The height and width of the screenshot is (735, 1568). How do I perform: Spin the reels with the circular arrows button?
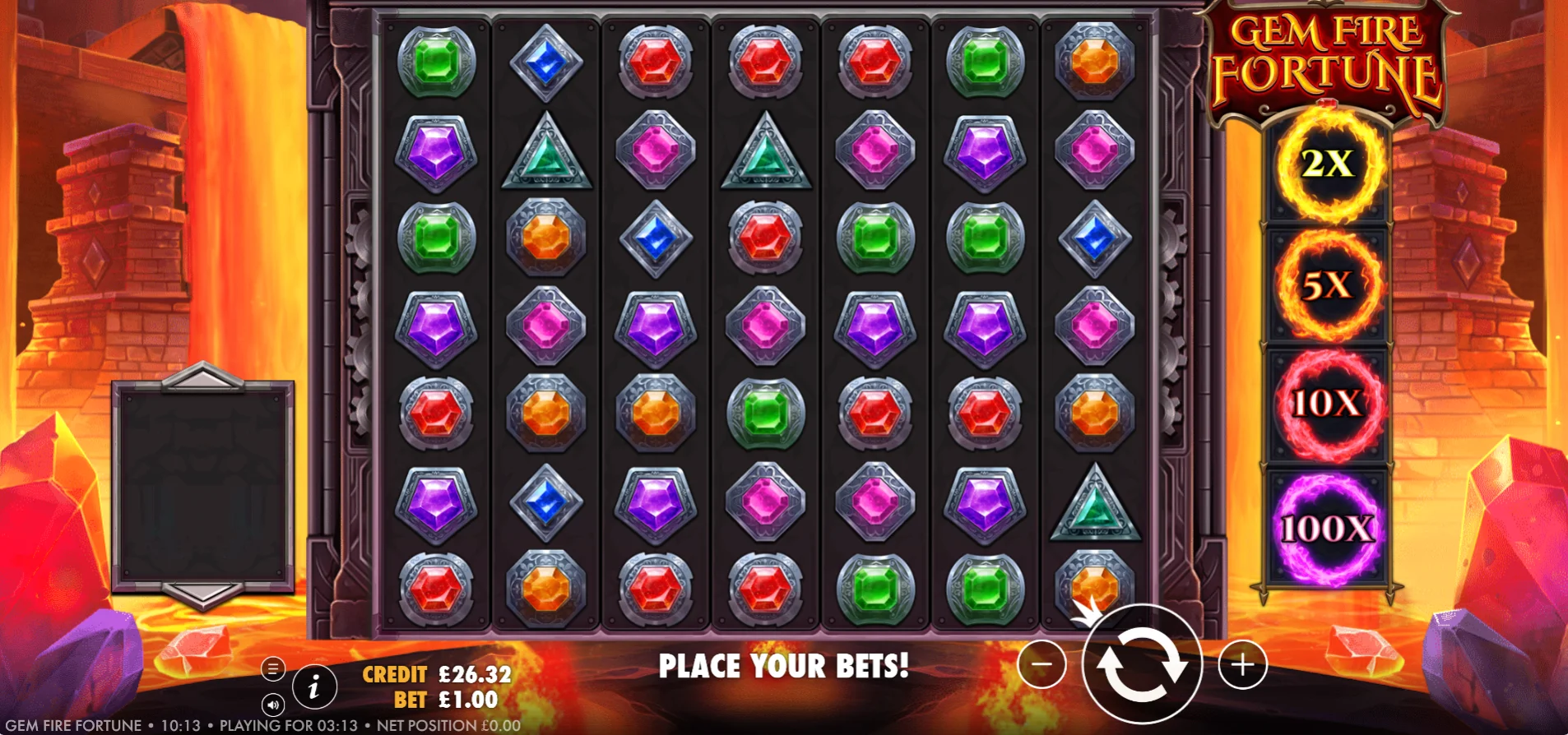click(1142, 663)
